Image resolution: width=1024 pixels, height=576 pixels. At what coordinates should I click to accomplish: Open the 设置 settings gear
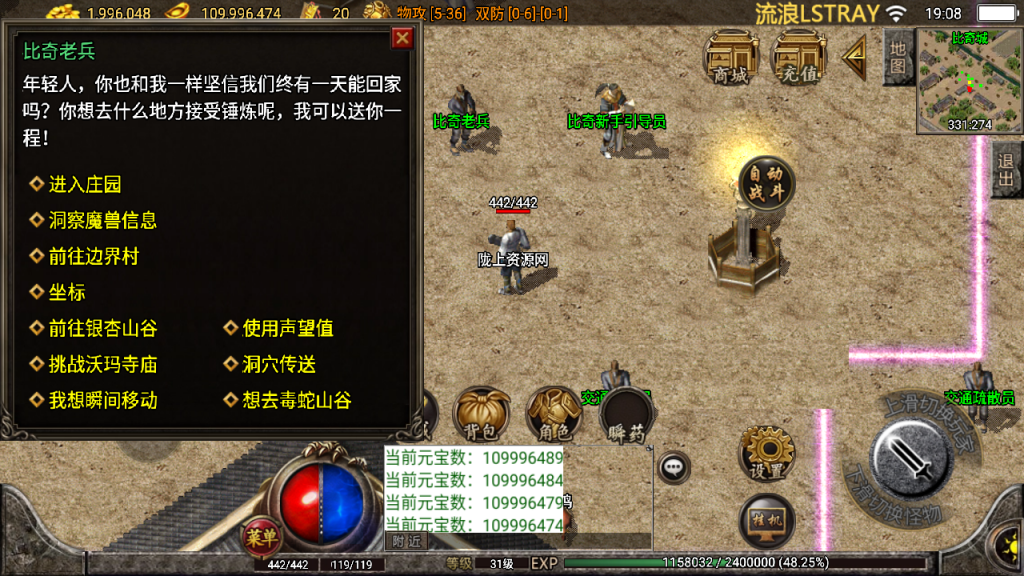(766, 453)
